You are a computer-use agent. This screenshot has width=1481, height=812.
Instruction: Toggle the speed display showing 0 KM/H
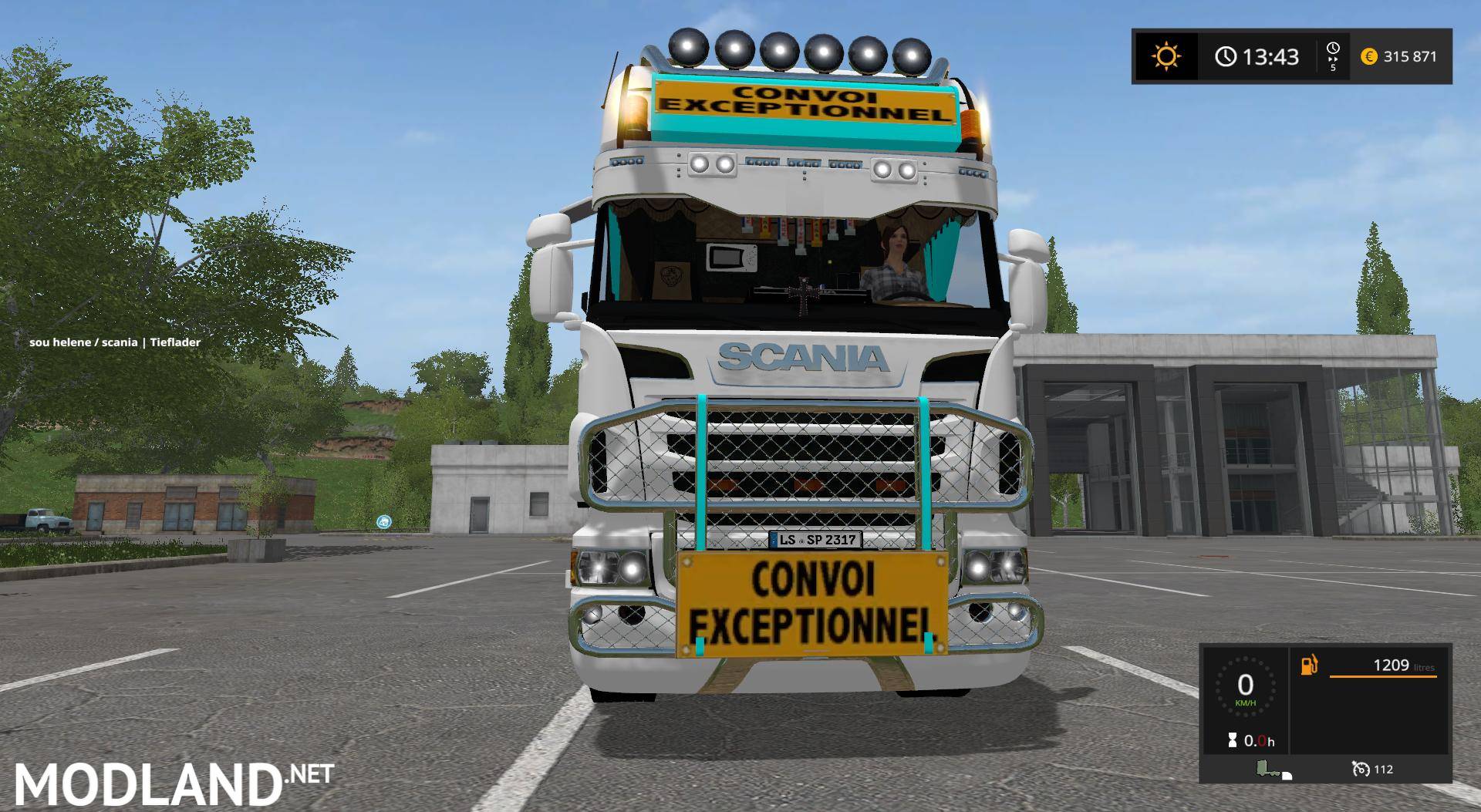click(x=1245, y=690)
